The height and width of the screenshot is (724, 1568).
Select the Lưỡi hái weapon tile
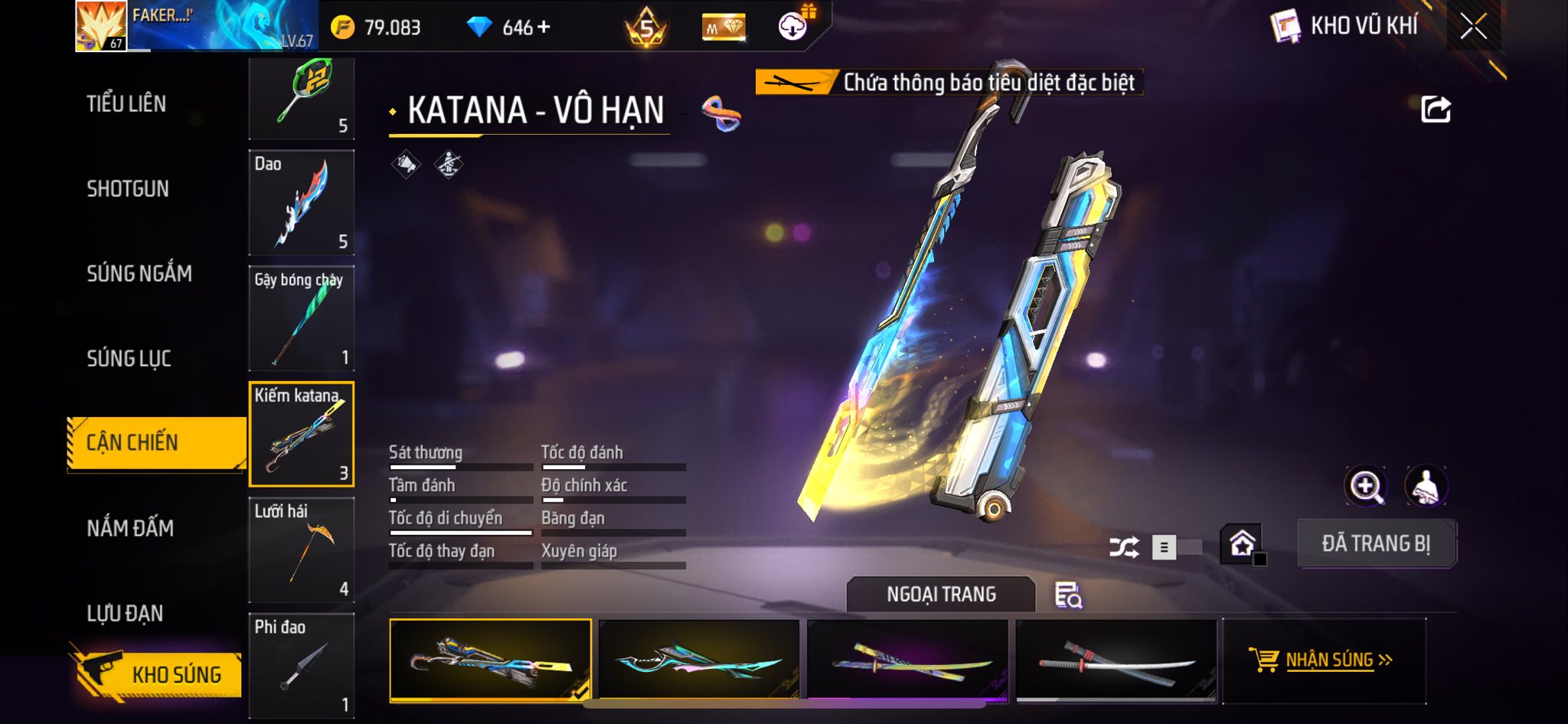302,550
